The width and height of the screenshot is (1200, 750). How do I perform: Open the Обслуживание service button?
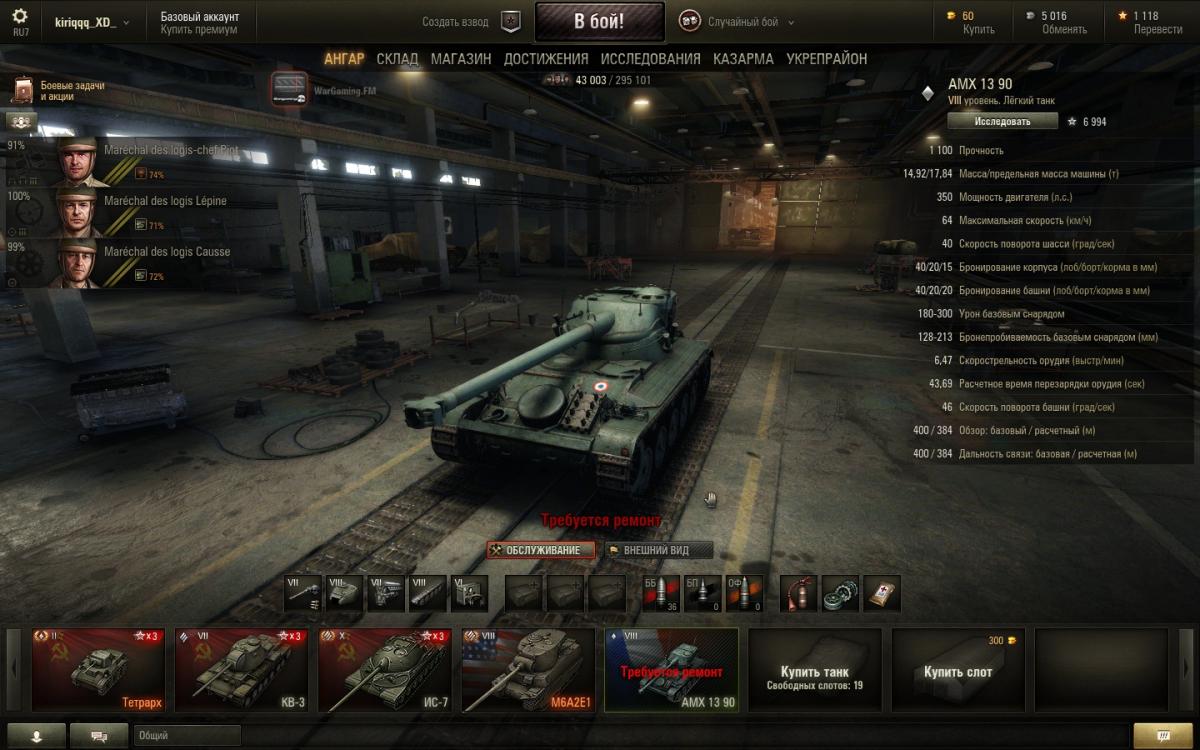tap(541, 550)
